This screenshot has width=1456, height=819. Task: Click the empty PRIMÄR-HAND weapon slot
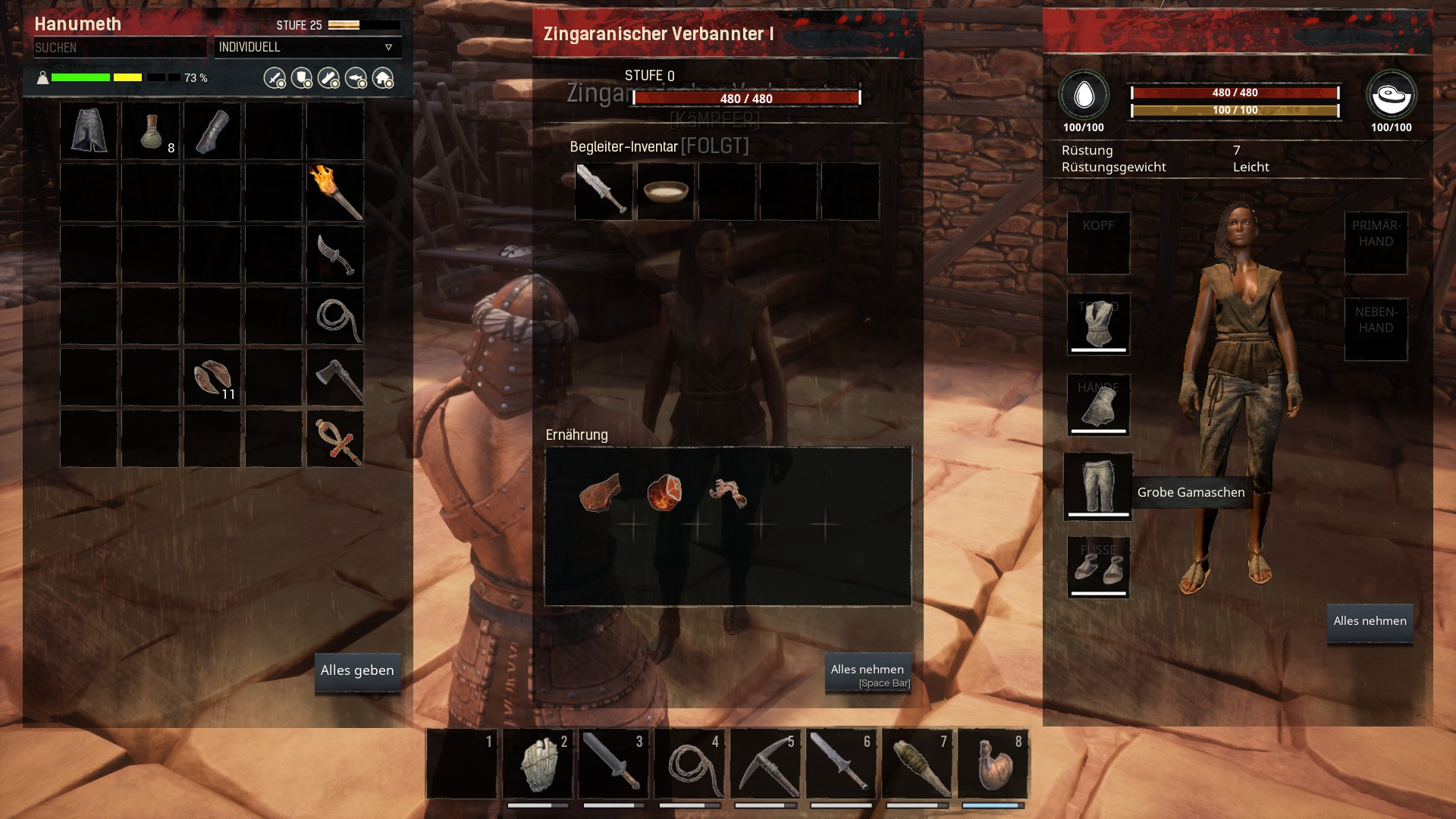pos(1376,243)
